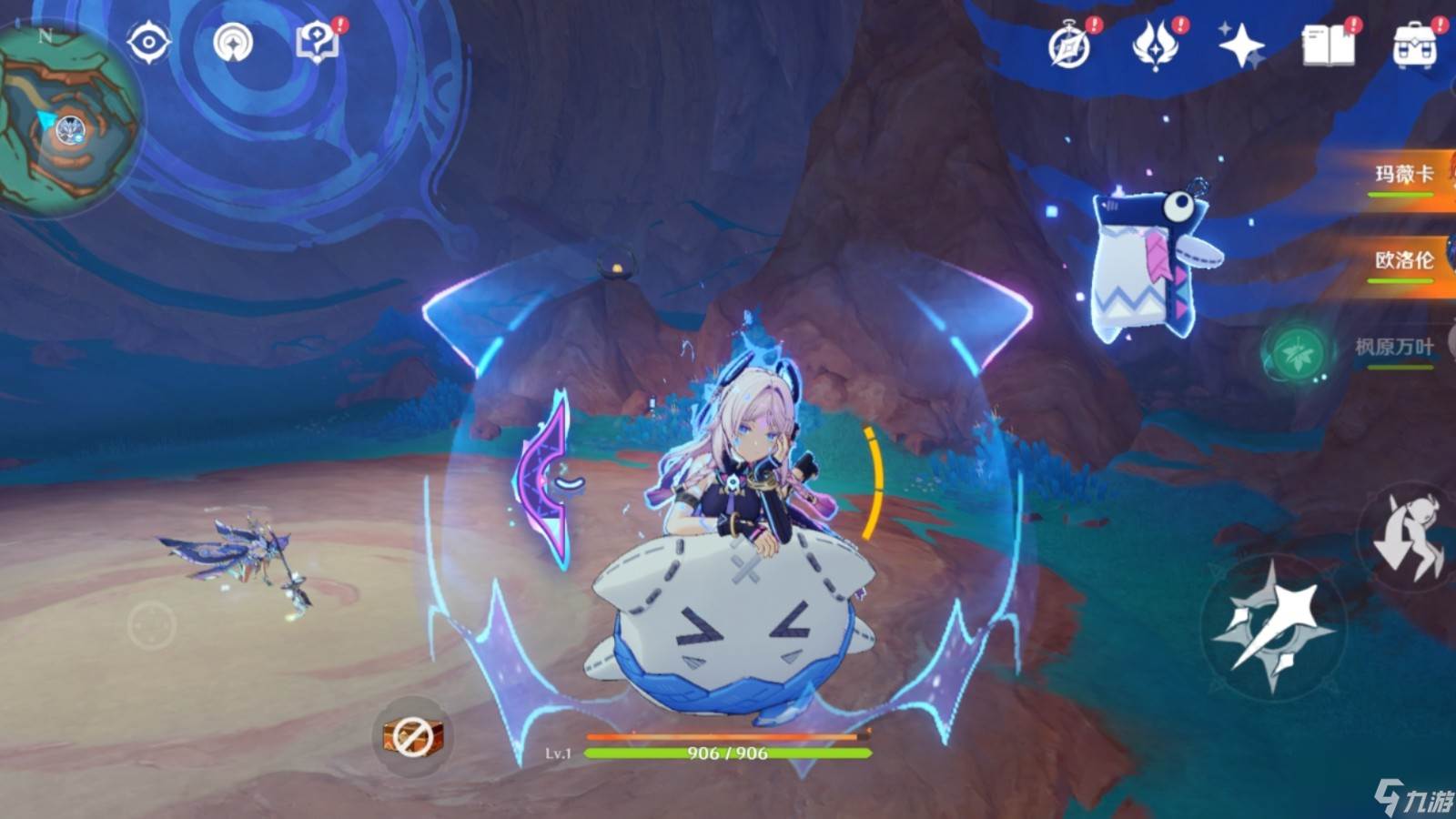Switch to party member 枫原万叶
The width and height of the screenshot is (1456, 819).
coord(1392,348)
